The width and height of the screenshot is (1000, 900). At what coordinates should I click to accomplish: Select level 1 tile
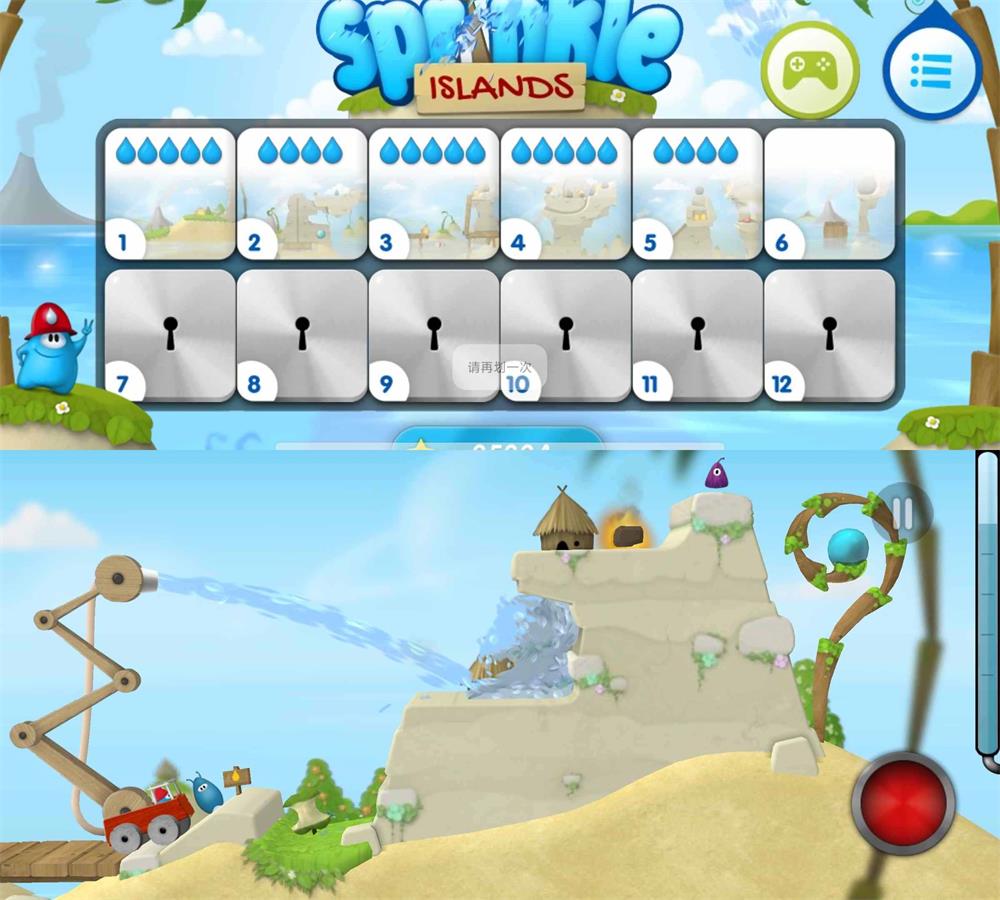[x=169, y=194]
